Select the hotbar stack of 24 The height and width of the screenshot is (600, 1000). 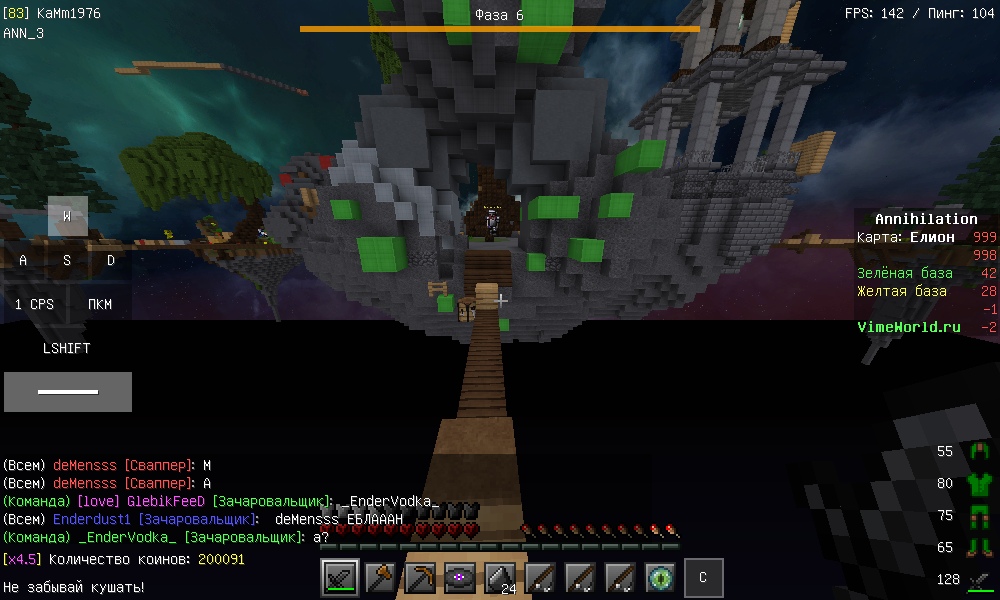point(500,577)
